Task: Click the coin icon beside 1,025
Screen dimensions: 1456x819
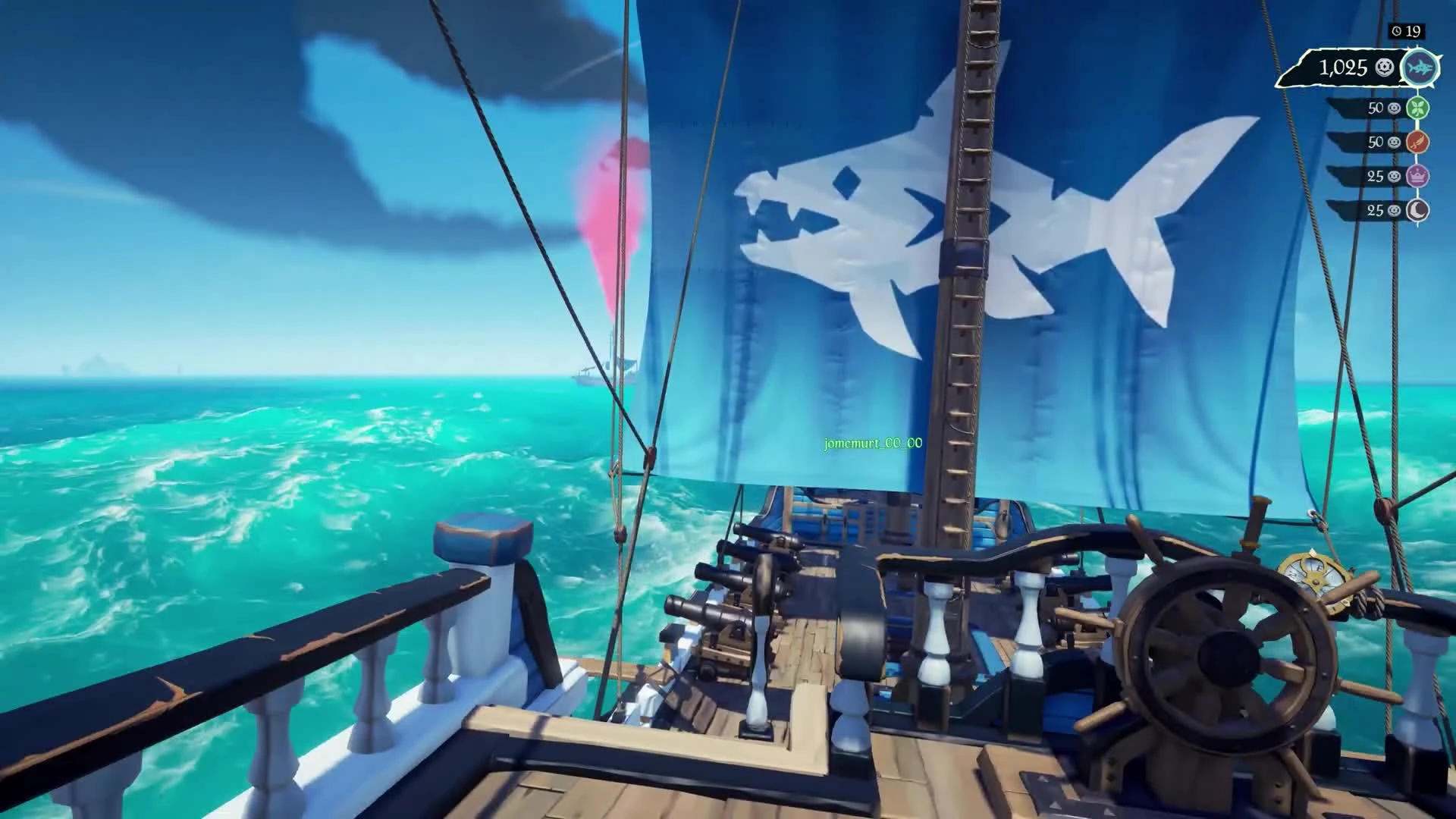Action: [1384, 68]
